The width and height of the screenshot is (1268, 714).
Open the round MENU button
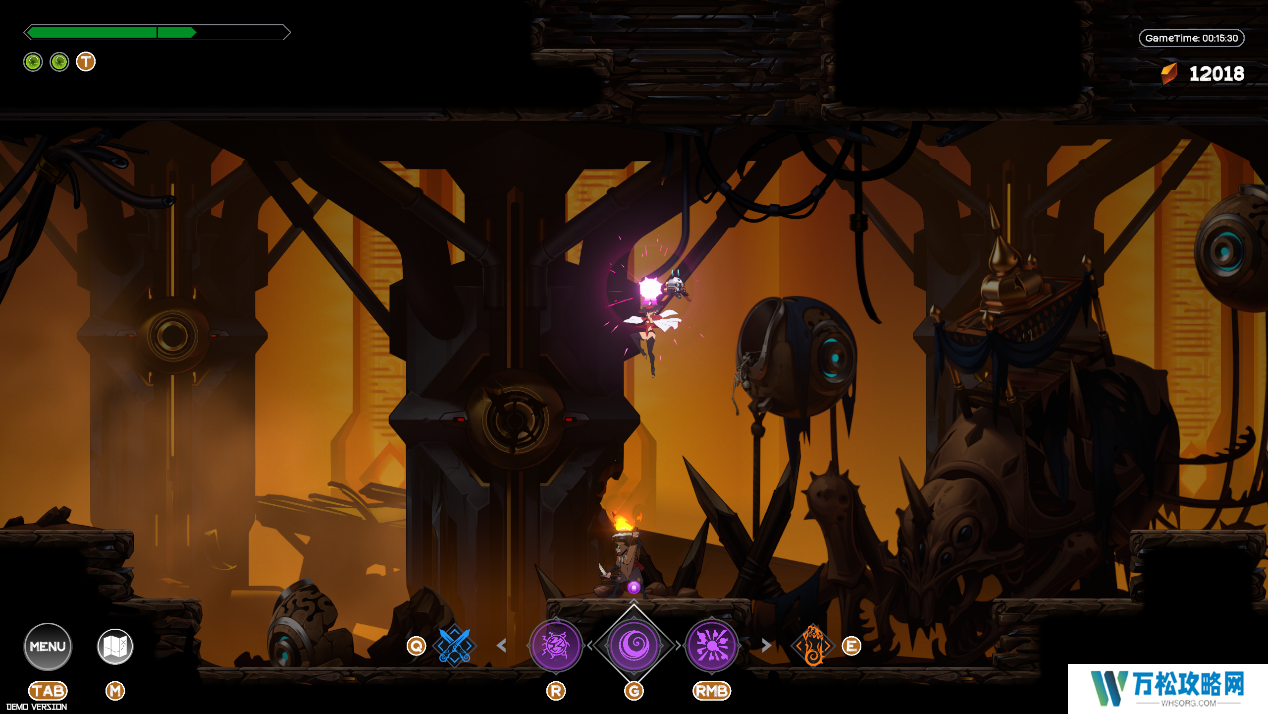point(47,646)
